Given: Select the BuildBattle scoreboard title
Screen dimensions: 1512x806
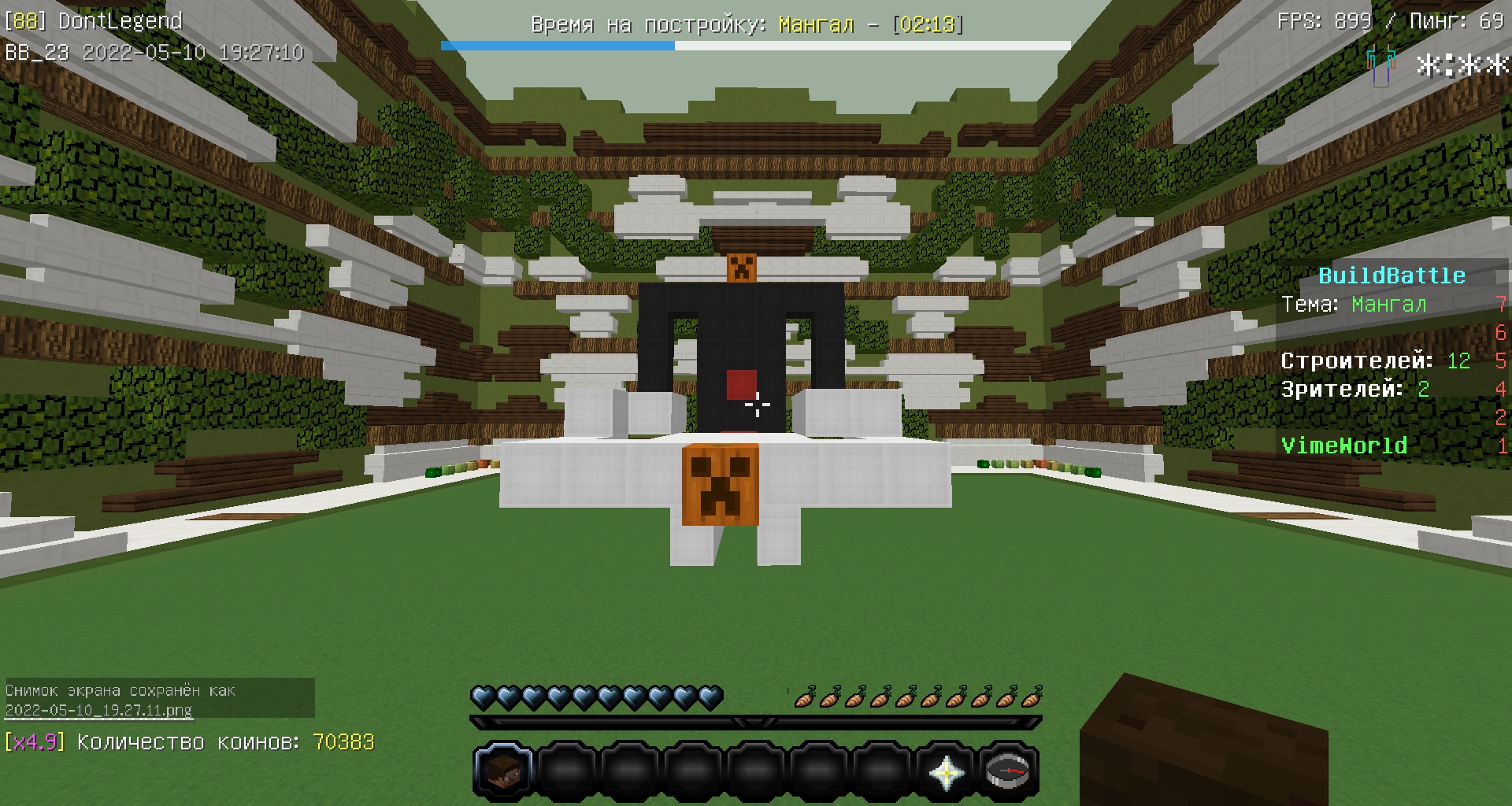Looking at the screenshot, I should point(1394,276).
